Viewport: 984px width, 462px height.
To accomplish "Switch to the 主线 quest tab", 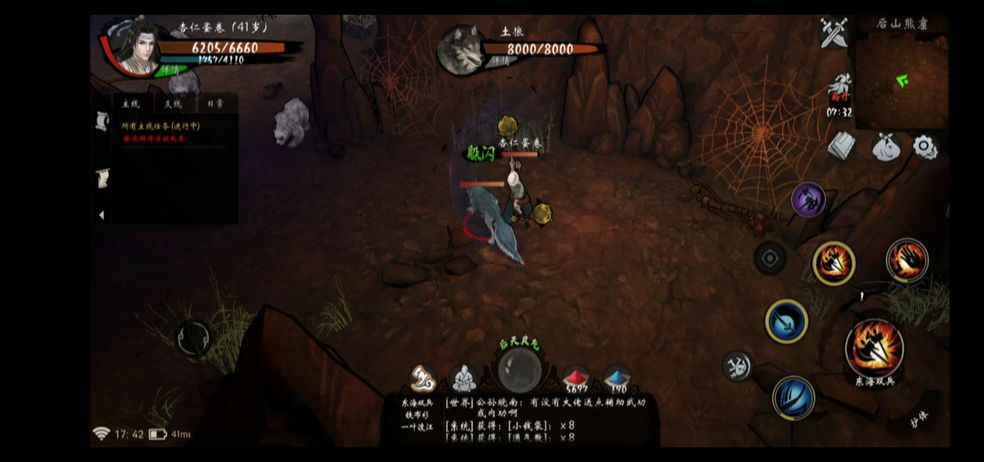I will [130, 103].
